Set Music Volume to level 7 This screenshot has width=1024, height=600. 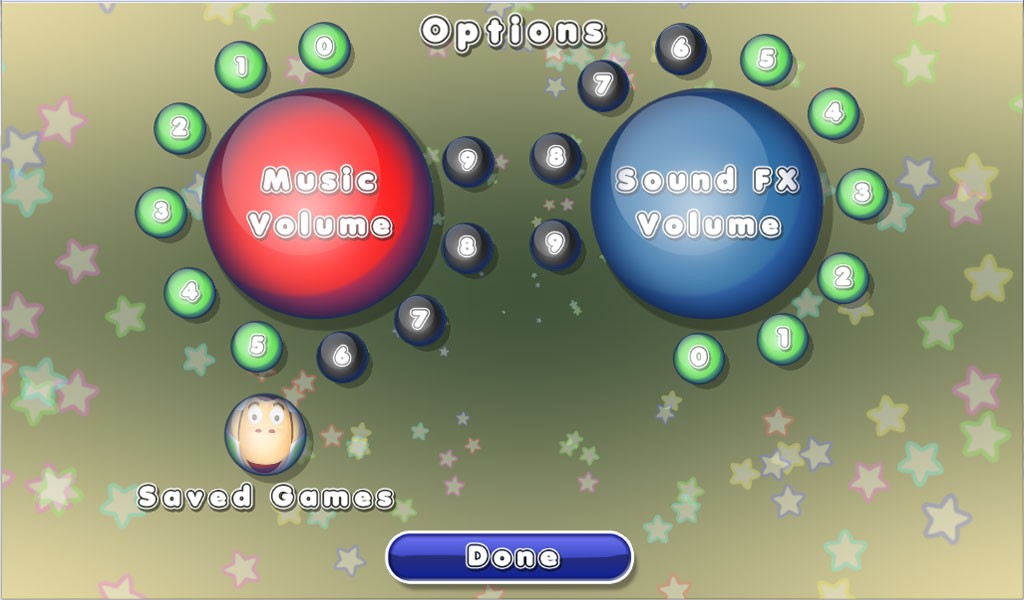pyautogui.click(x=420, y=320)
